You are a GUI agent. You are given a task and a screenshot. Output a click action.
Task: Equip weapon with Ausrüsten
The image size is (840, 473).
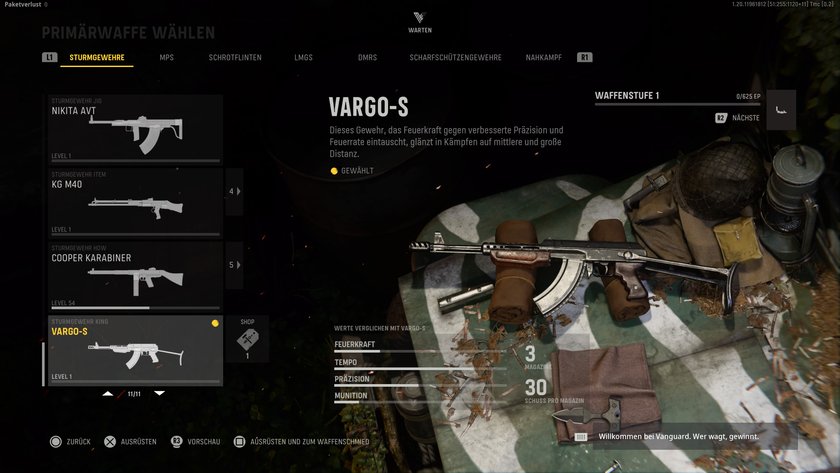click(x=131, y=441)
